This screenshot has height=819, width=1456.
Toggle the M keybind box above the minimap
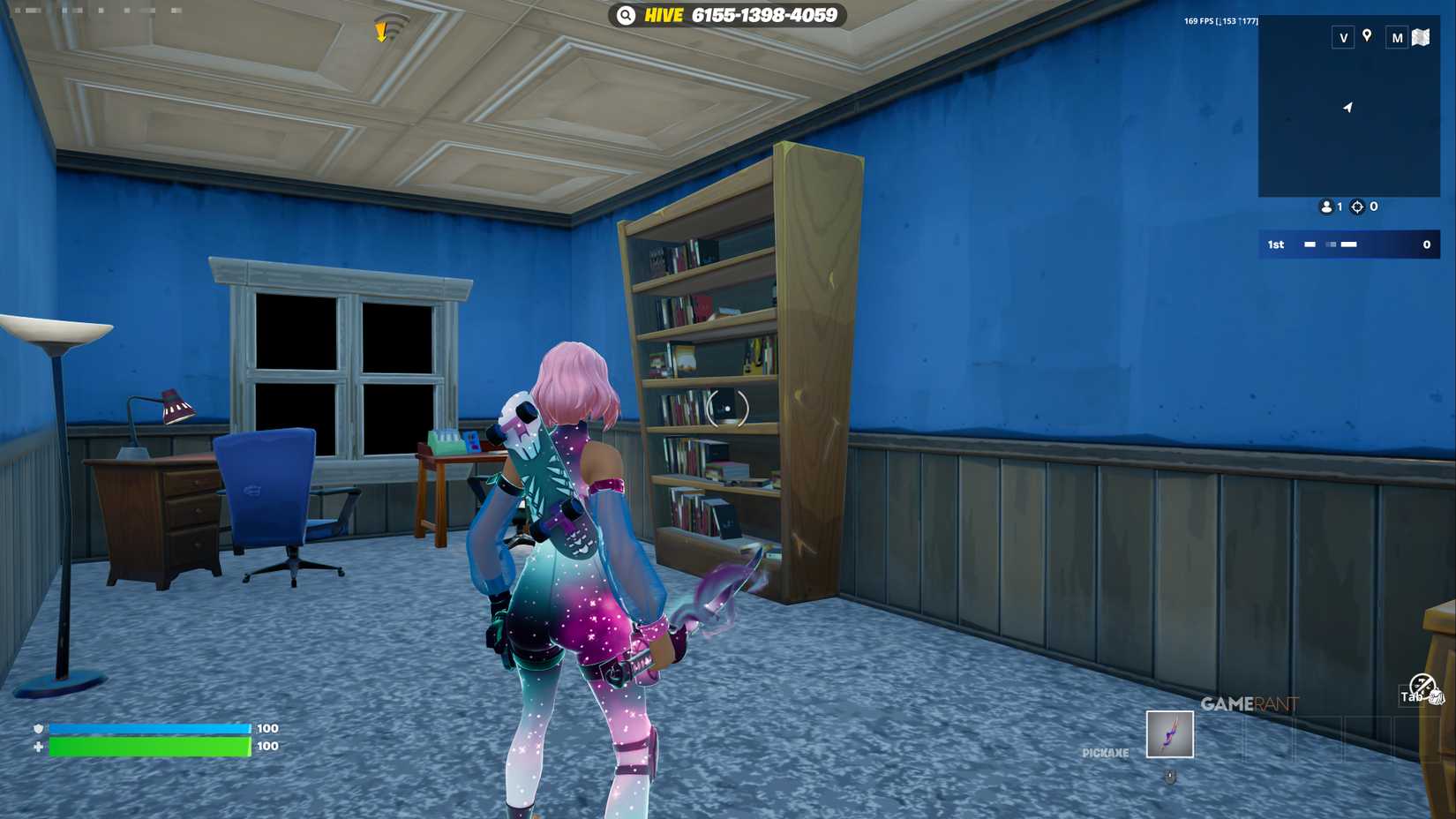[x=1397, y=37]
